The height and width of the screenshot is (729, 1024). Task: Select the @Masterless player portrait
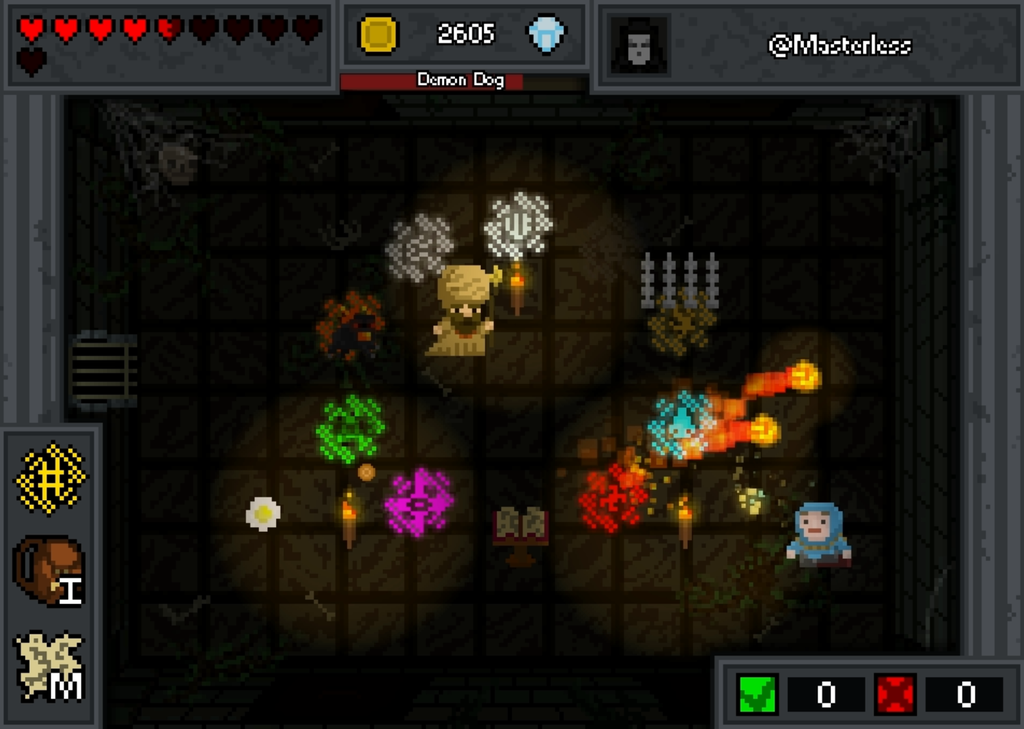click(x=638, y=45)
